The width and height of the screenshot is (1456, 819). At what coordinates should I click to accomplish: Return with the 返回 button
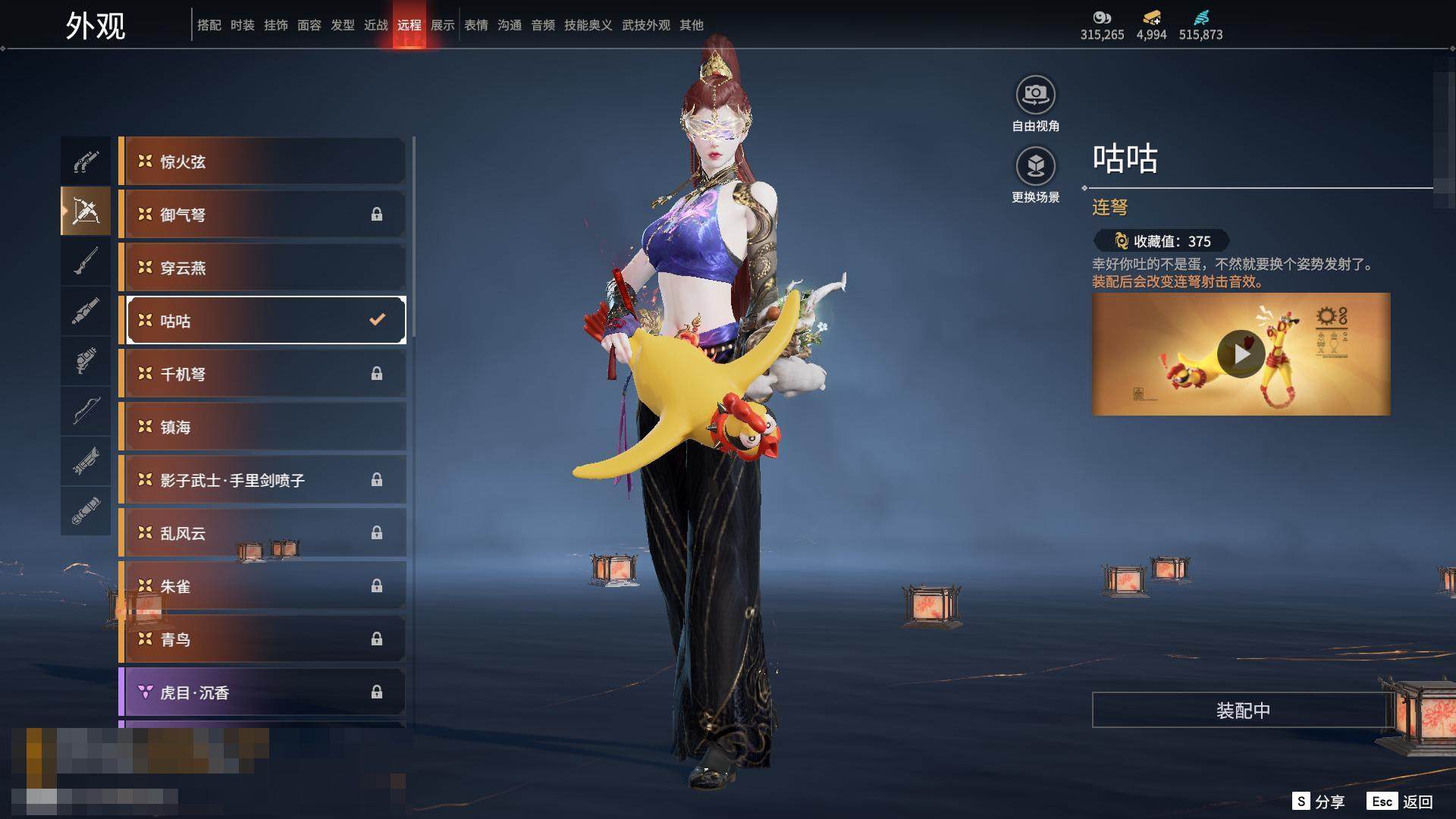[1401, 802]
